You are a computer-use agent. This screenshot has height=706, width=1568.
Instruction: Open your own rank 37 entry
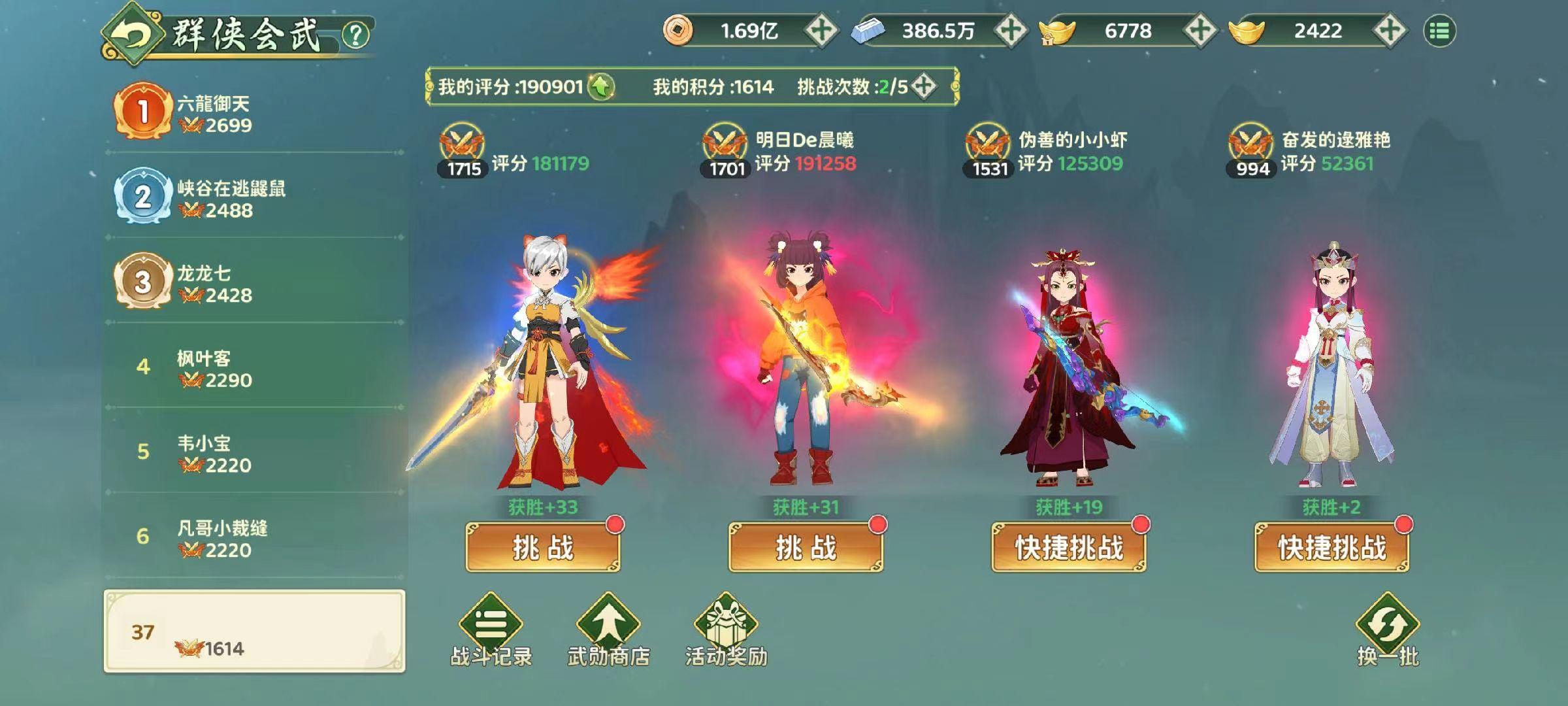248,631
